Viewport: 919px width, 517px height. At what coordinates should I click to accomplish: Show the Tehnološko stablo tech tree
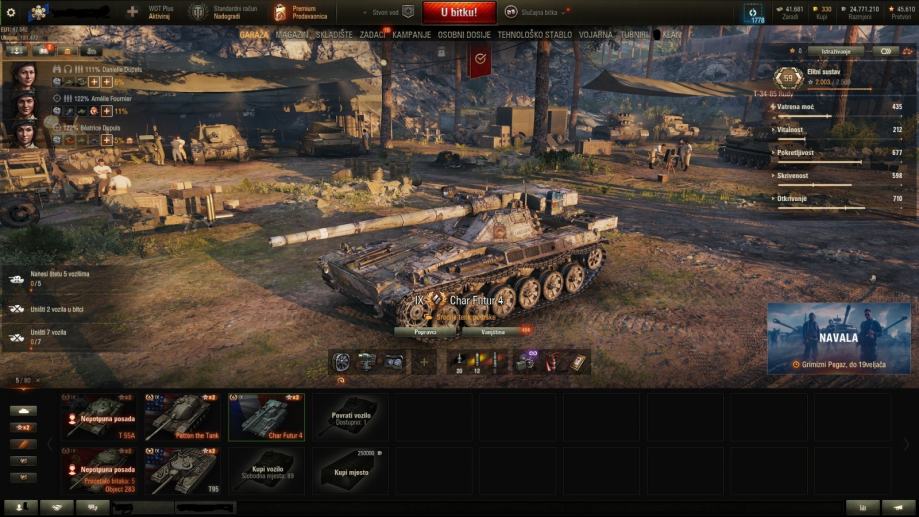click(x=535, y=34)
